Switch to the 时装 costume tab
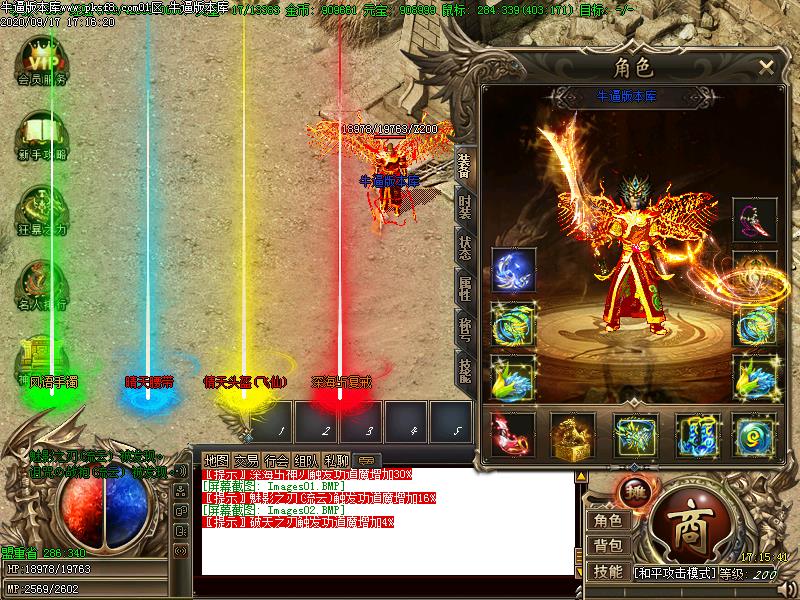 click(x=465, y=207)
